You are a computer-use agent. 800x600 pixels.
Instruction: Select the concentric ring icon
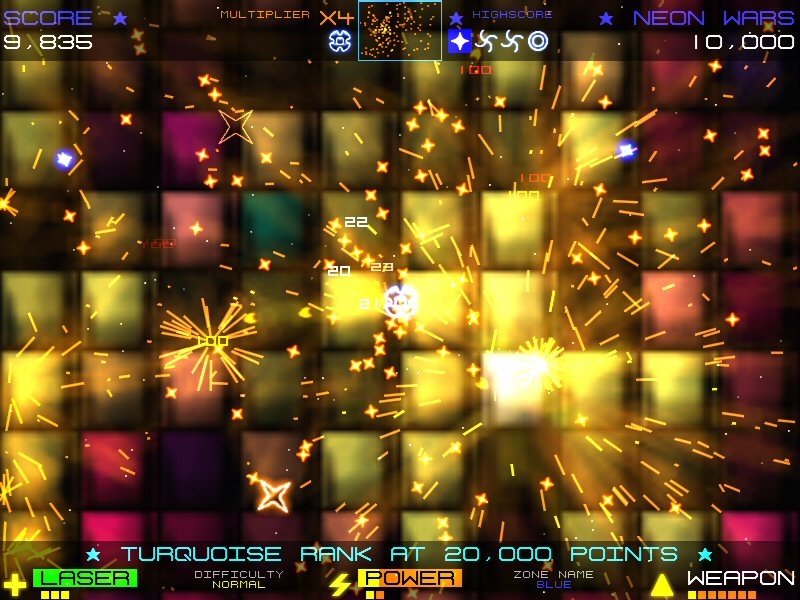(x=538, y=41)
